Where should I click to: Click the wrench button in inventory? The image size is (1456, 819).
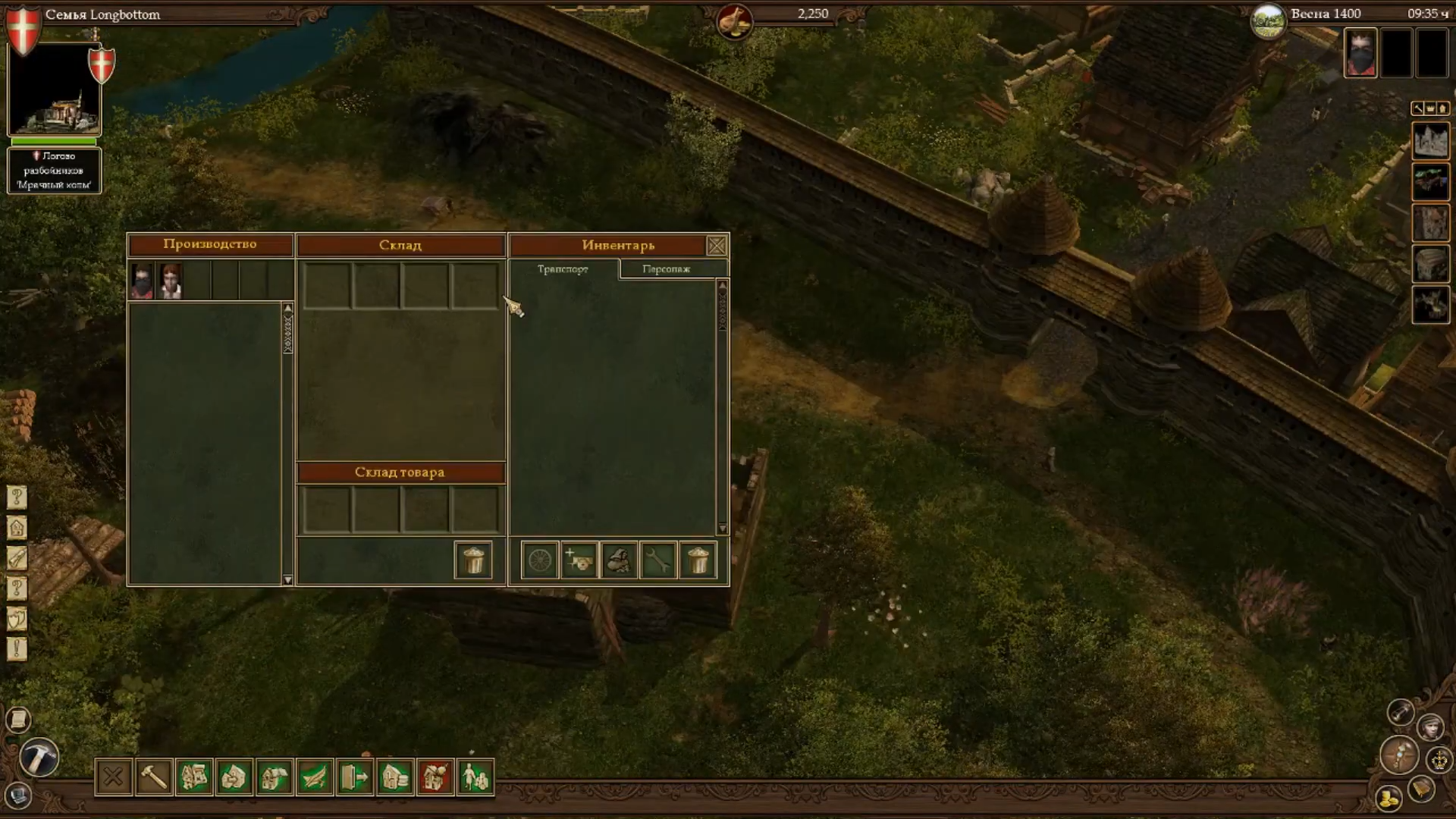coord(658,561)
